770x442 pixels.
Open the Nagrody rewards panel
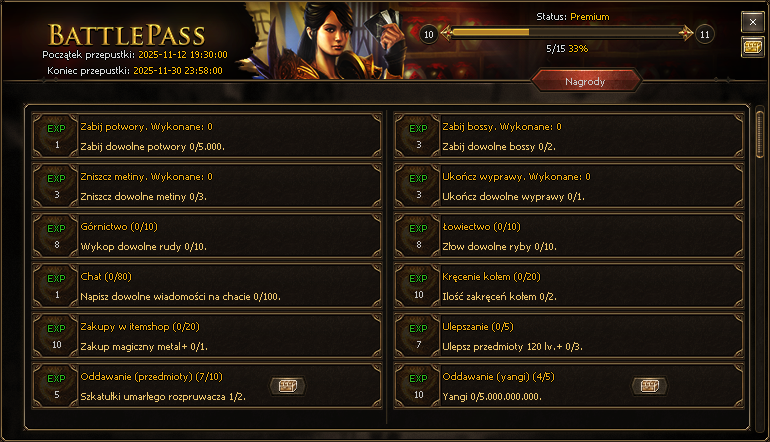click(584, 81)
